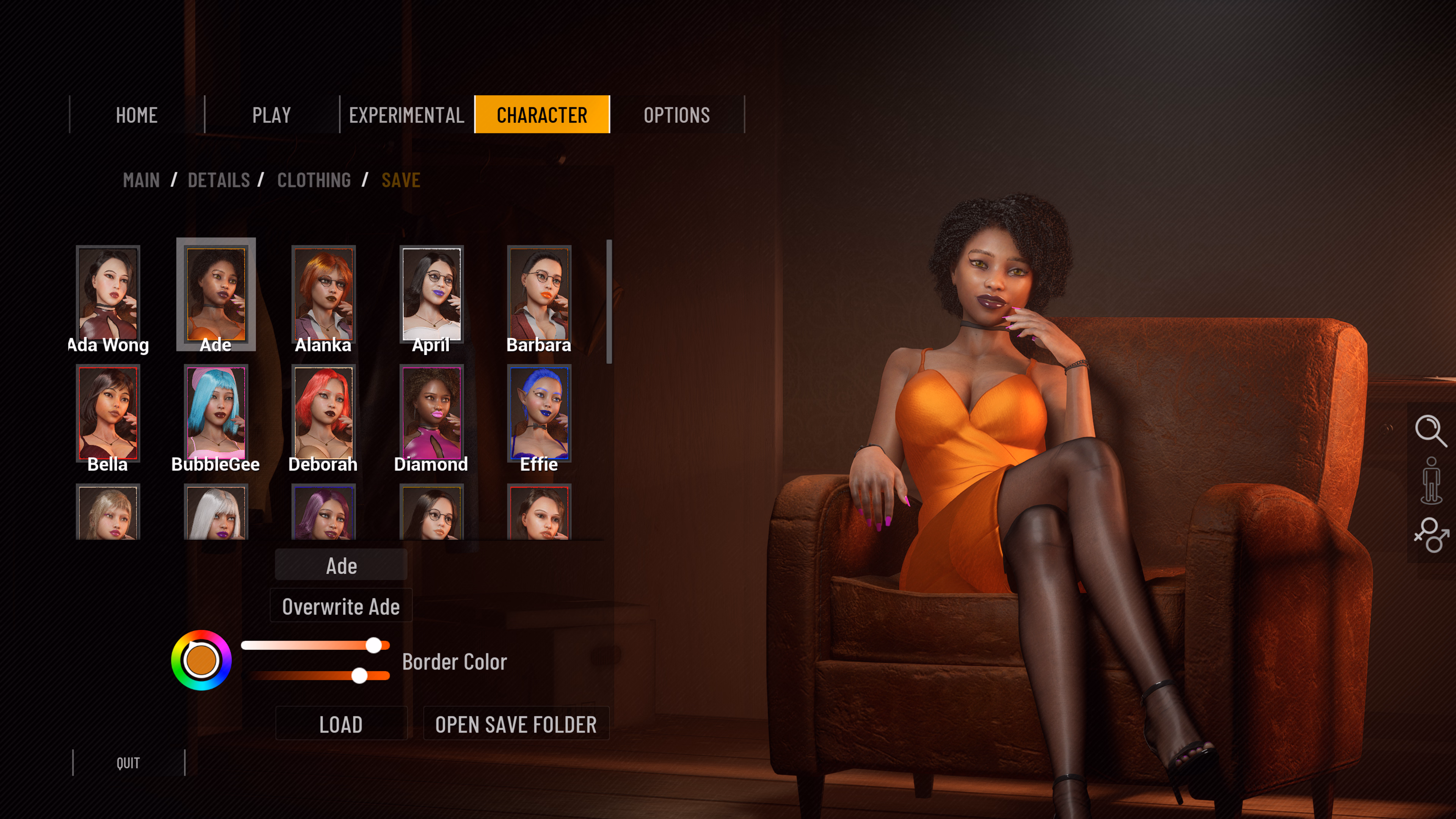Click OPEN SAVE FOLDER button
1456x819 pixels.
(516, 723)
